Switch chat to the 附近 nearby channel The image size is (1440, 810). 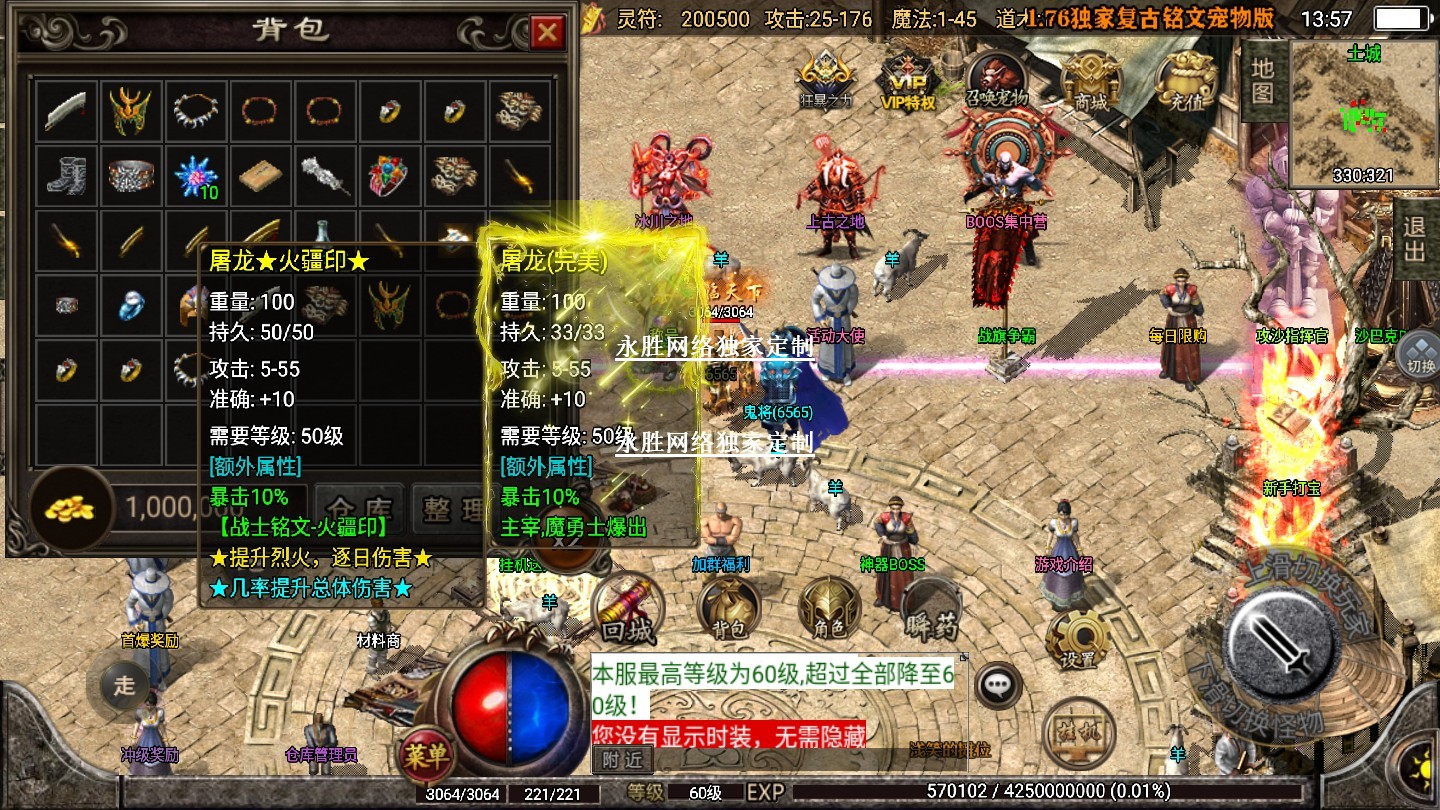pos(622,760)
